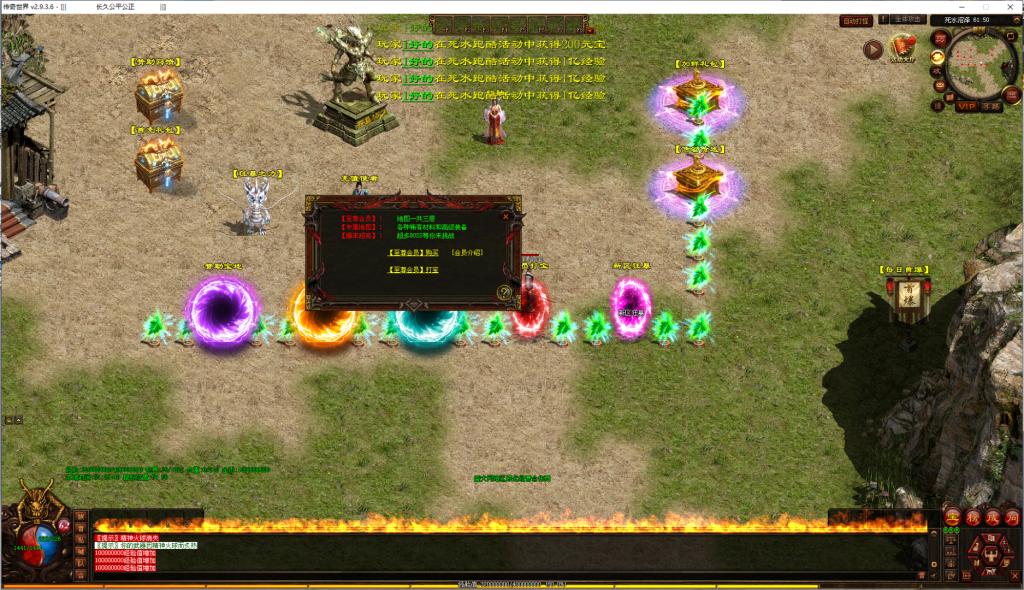This screenshot has height=590, width=1024.
Task: Open the VIP button below the minimap
Action: (966, 105)
